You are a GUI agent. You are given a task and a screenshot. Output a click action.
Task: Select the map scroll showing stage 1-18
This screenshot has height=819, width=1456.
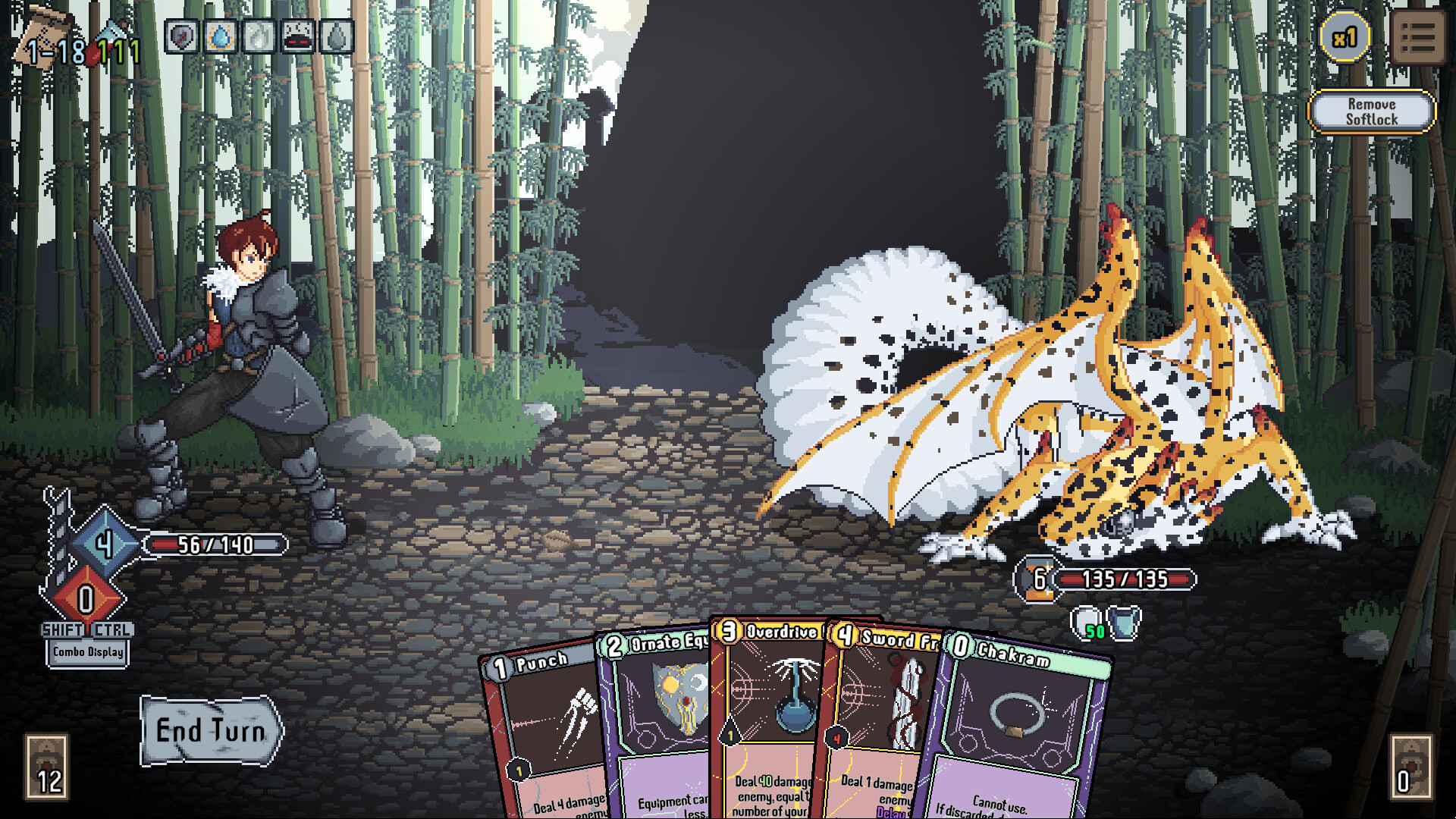click(42, 42)
